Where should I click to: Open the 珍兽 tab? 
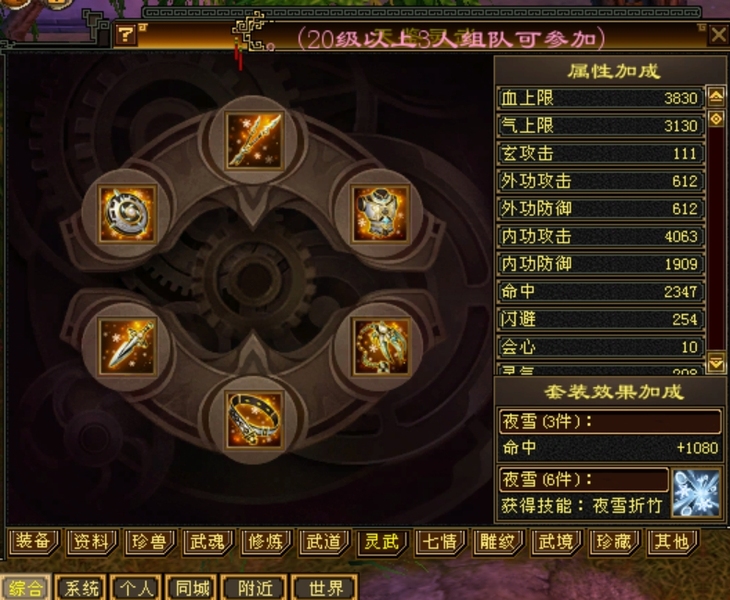(150, 542)
